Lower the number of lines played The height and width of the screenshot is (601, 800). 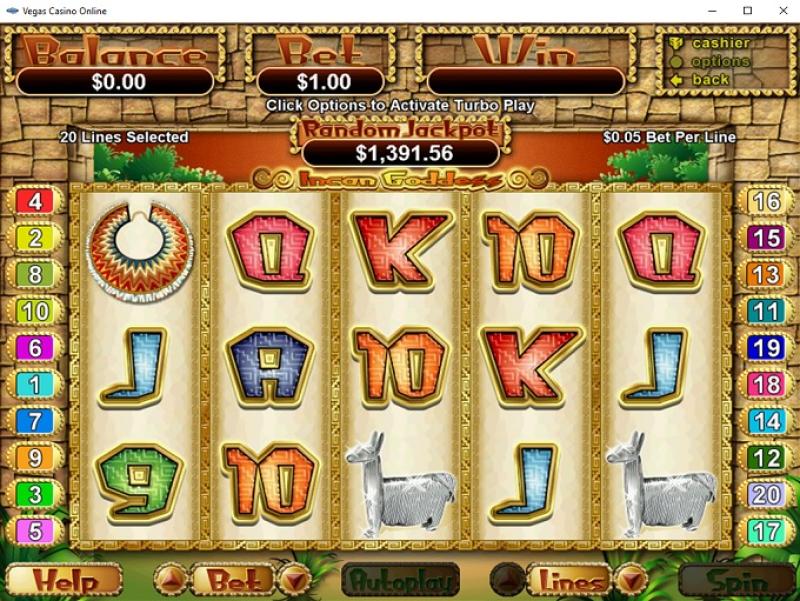click(x=632, y=580)
